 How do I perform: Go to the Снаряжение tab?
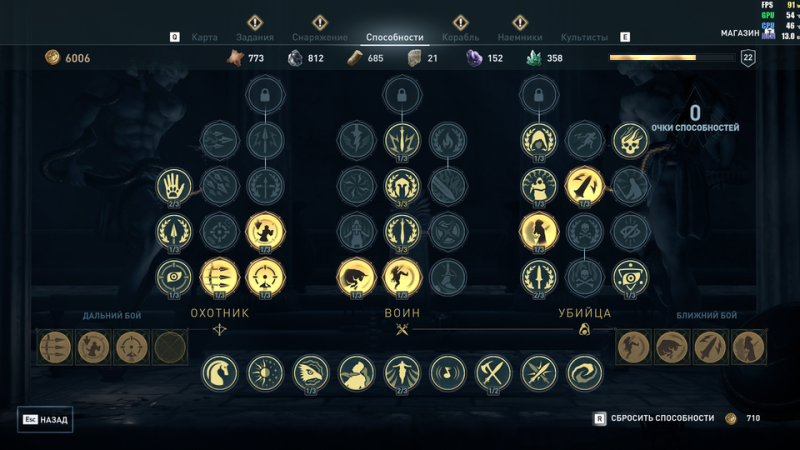click(320, 37)
